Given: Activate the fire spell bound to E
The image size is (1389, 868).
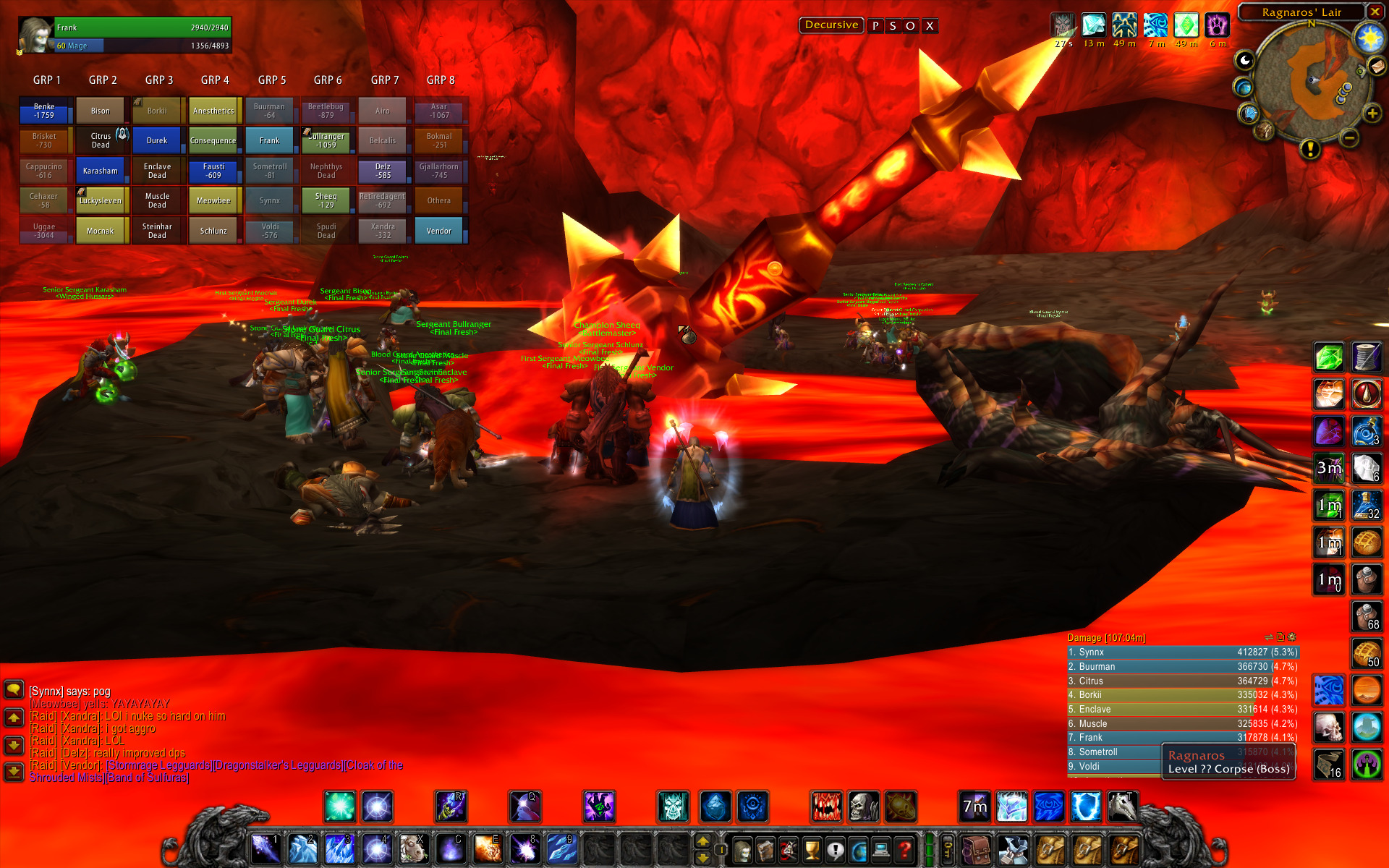Looking at the screenshot, I should click(x=487, y=849).
